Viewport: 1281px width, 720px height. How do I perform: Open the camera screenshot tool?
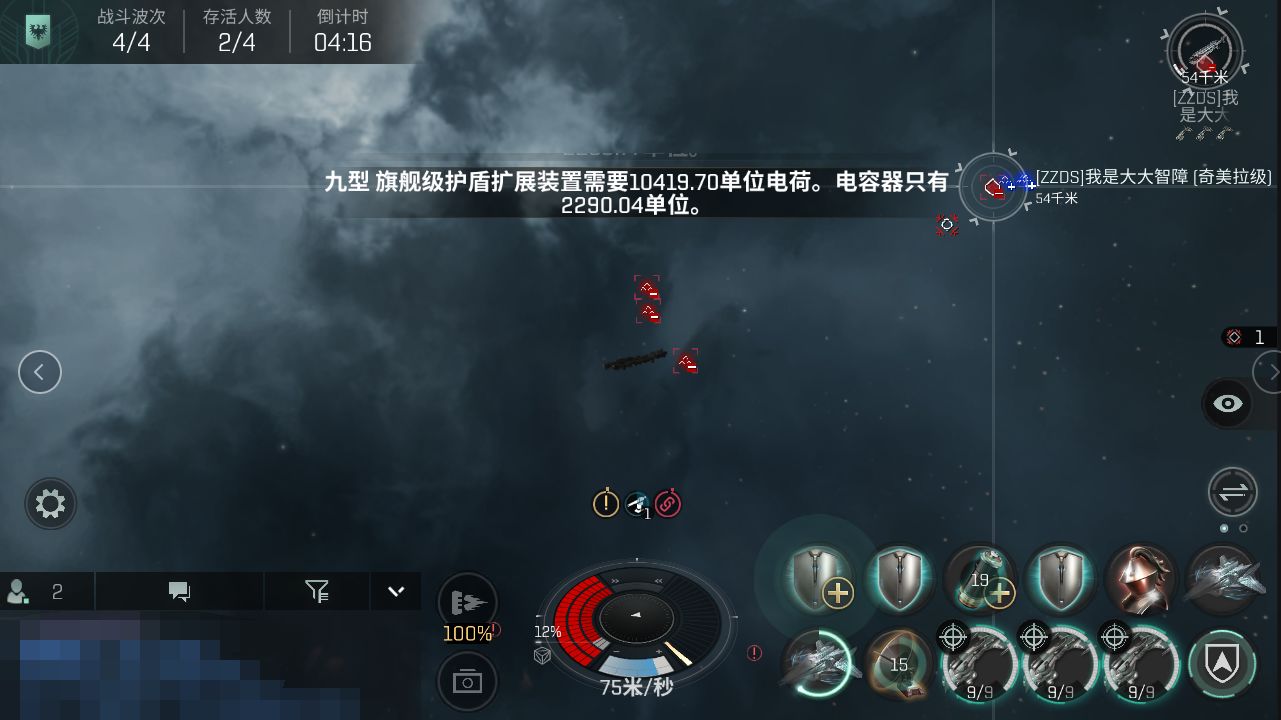pyautogui.click(x=466, y=681)
